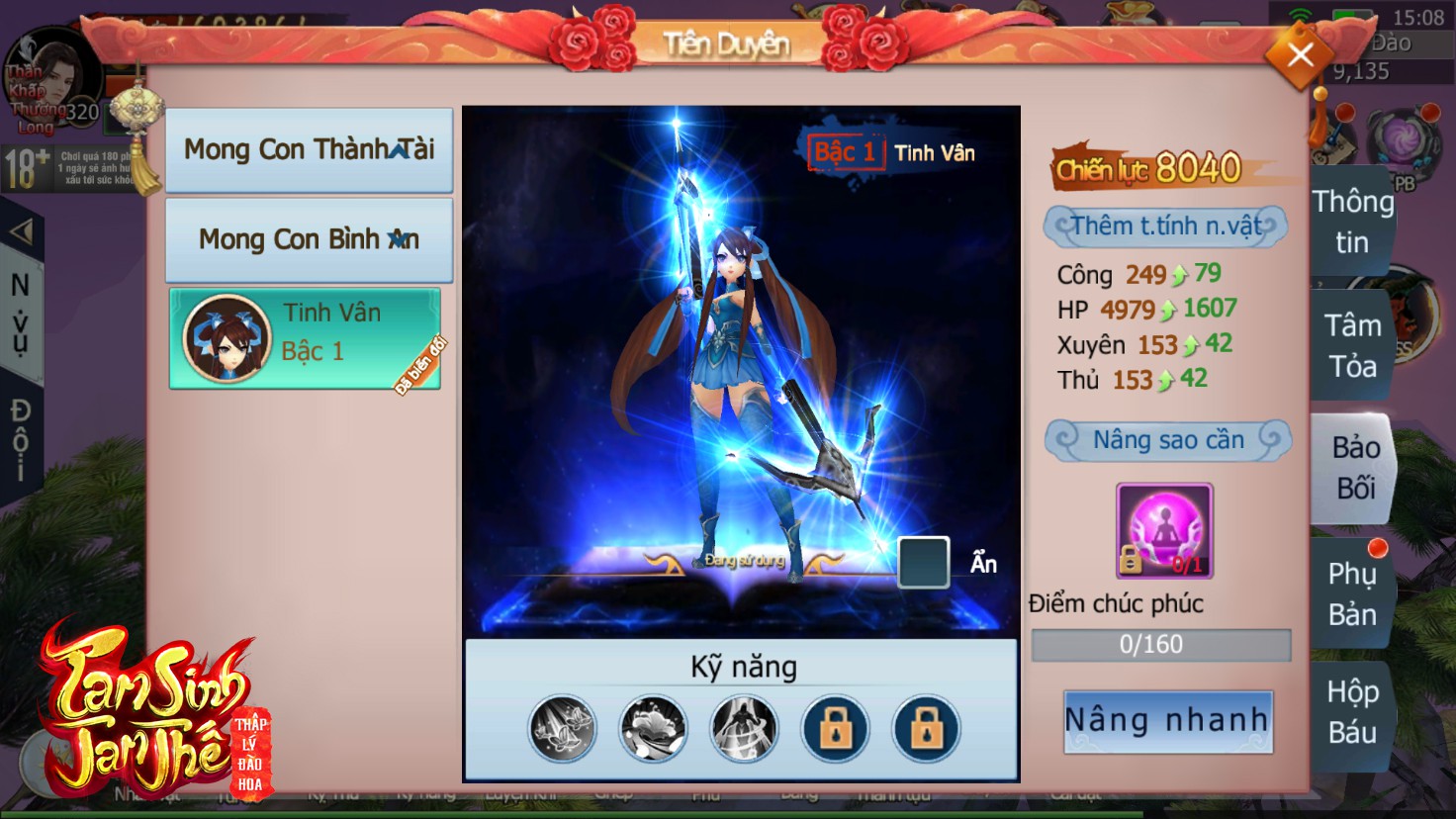Toggle the Ẩn hide checkbox
Image resolution: width=1456 pixels, height=819 pixels.
pyautogui.click(x=923, y=562)
